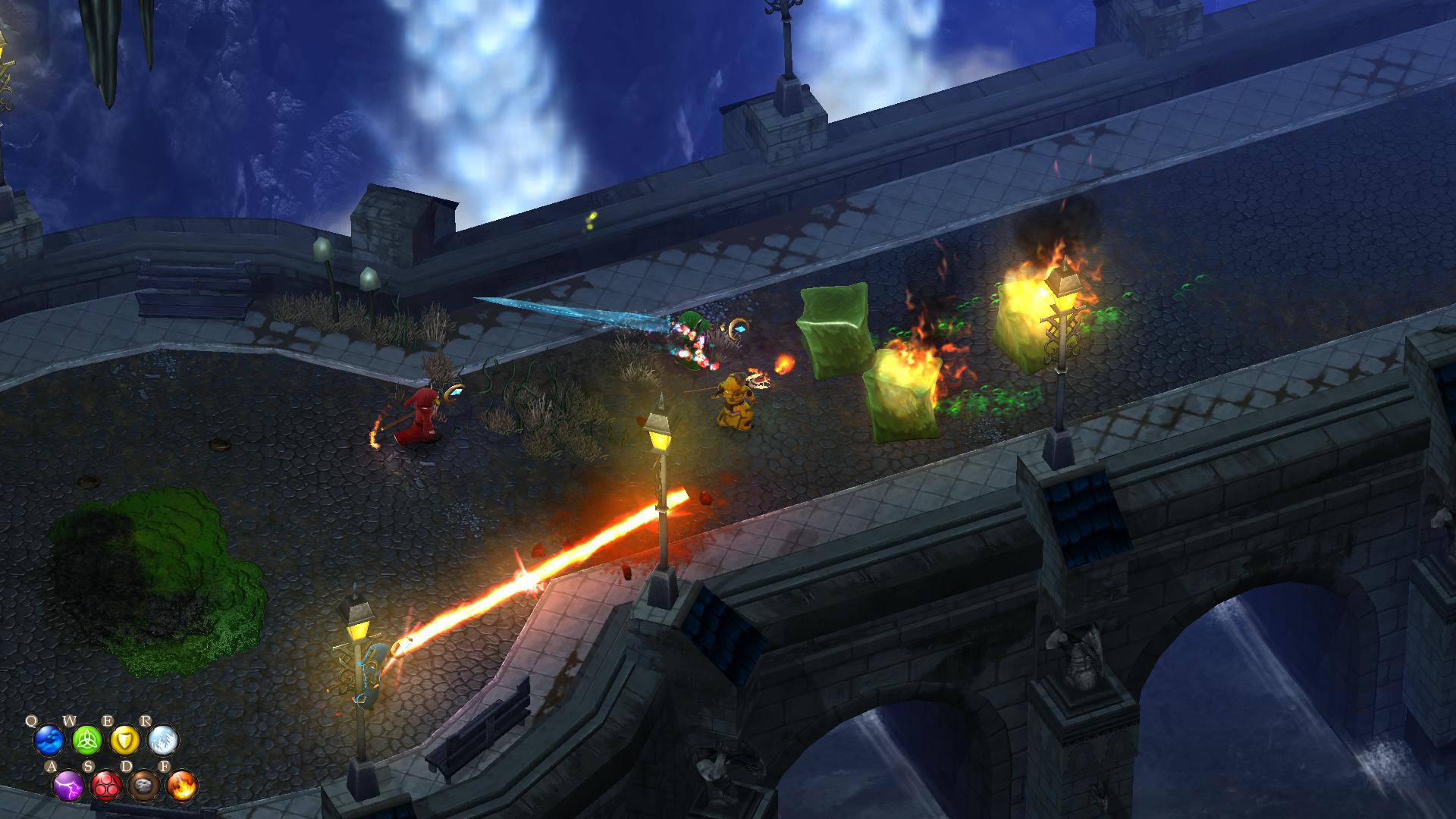Select the Shield element orb
The image size is (1456, 819).
pyautogui.click(x=125, y=741)
